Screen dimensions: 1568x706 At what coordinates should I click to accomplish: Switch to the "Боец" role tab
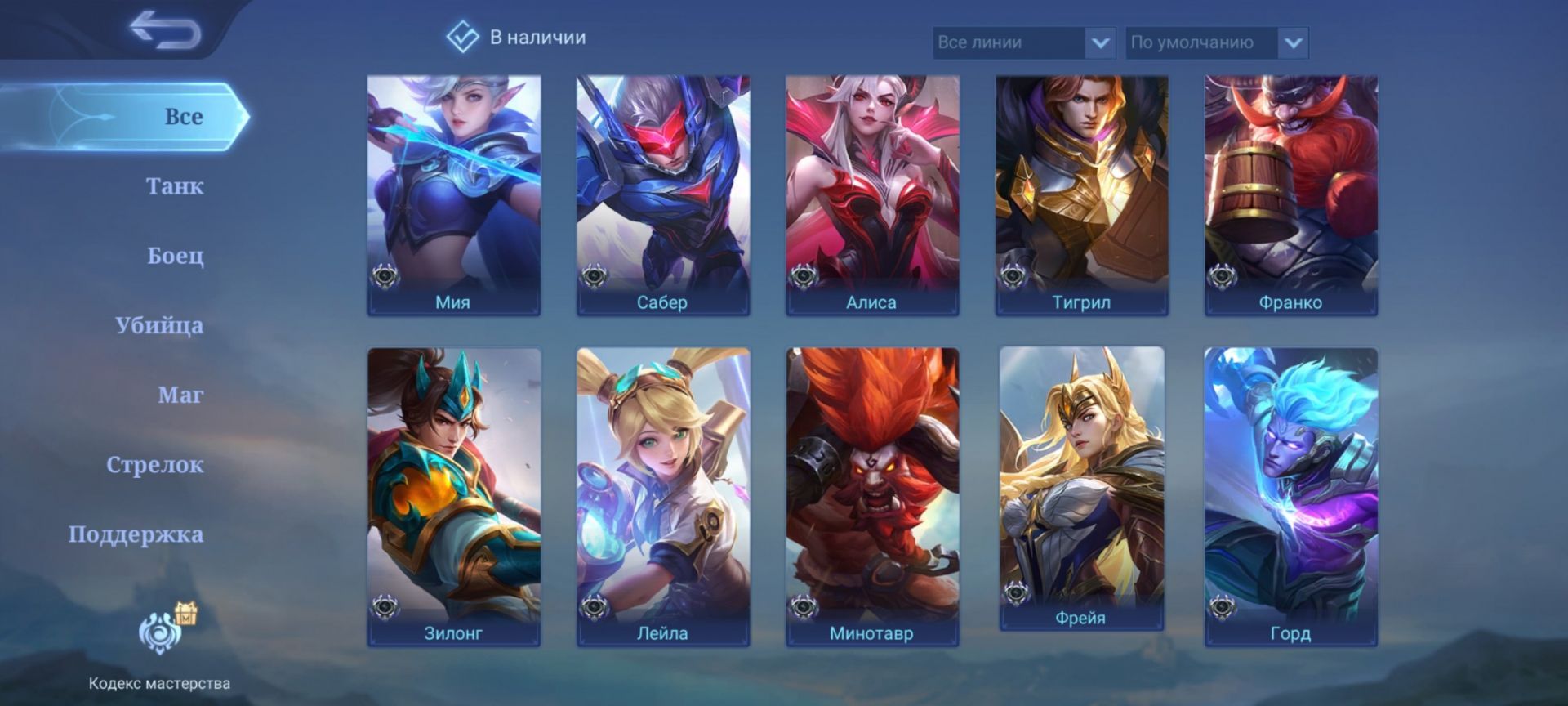click(x=175, y=256)
